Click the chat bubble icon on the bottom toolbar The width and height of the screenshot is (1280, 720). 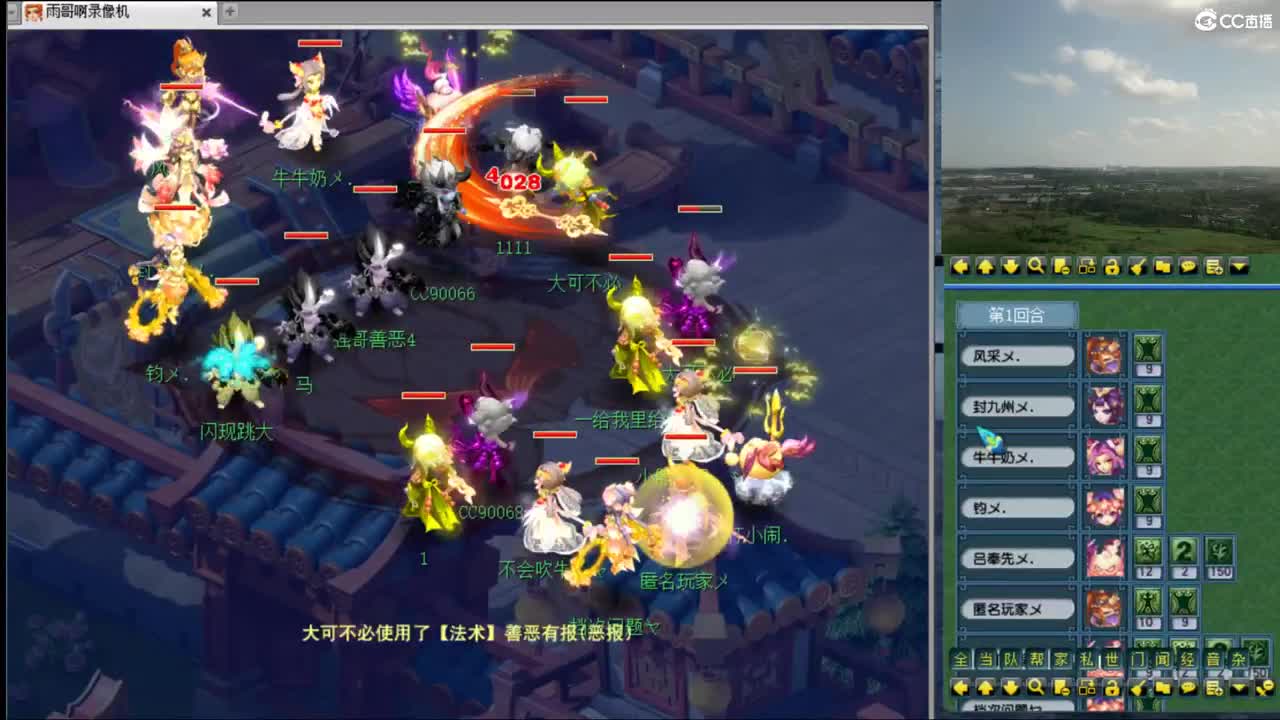1189,688
